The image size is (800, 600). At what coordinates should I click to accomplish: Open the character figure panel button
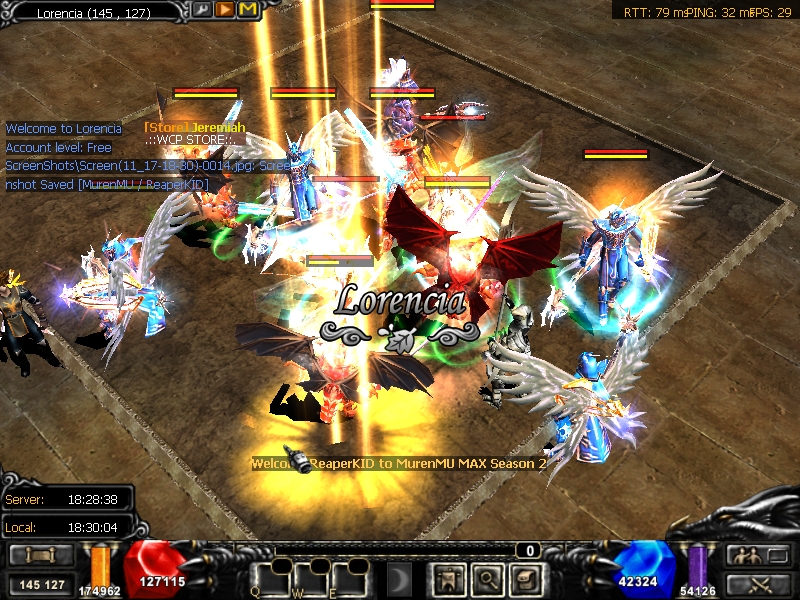(447, 578)
